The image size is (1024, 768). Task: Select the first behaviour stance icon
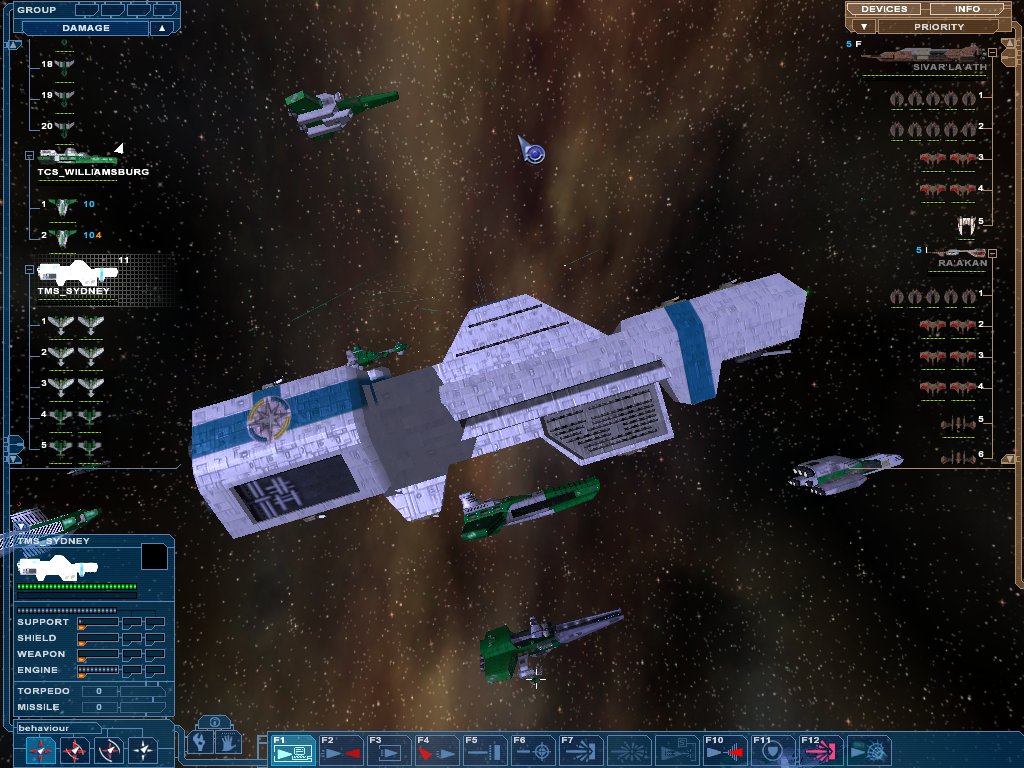[40, 749]
